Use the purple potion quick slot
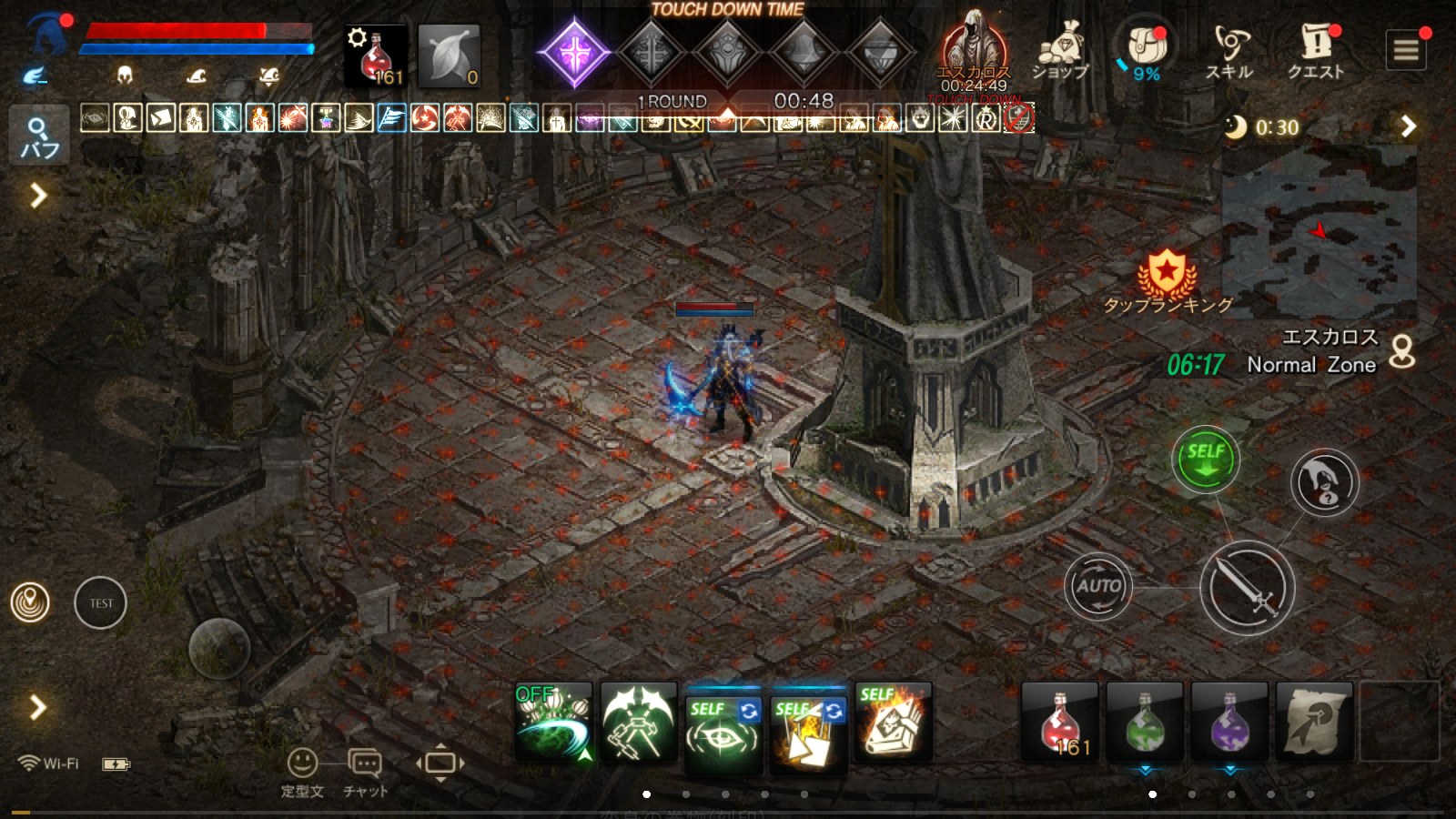Image resolution: width=1456 pixels, height=819 pixels. (x=1230, y=723)
